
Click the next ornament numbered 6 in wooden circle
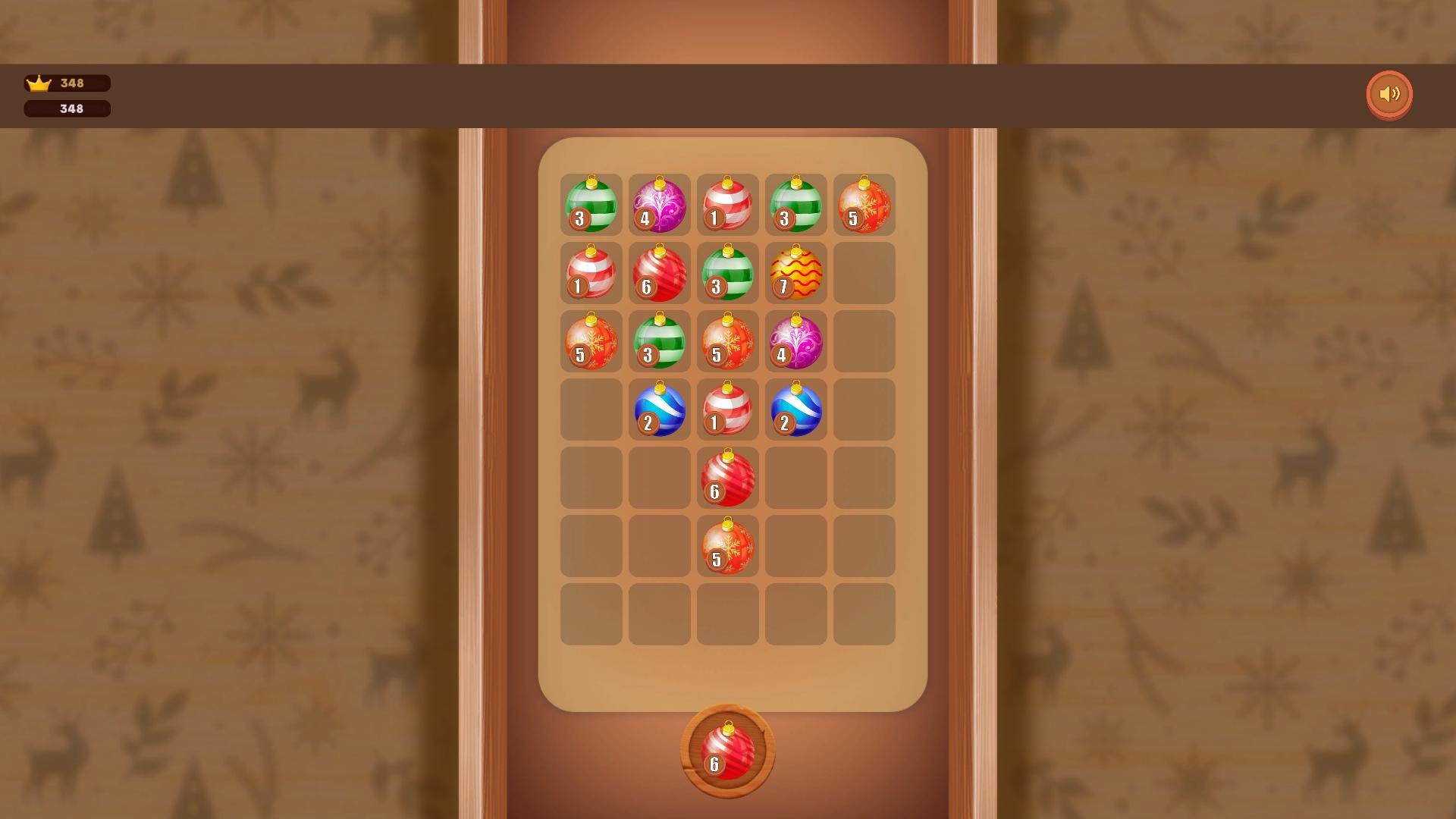pos(727,747)
